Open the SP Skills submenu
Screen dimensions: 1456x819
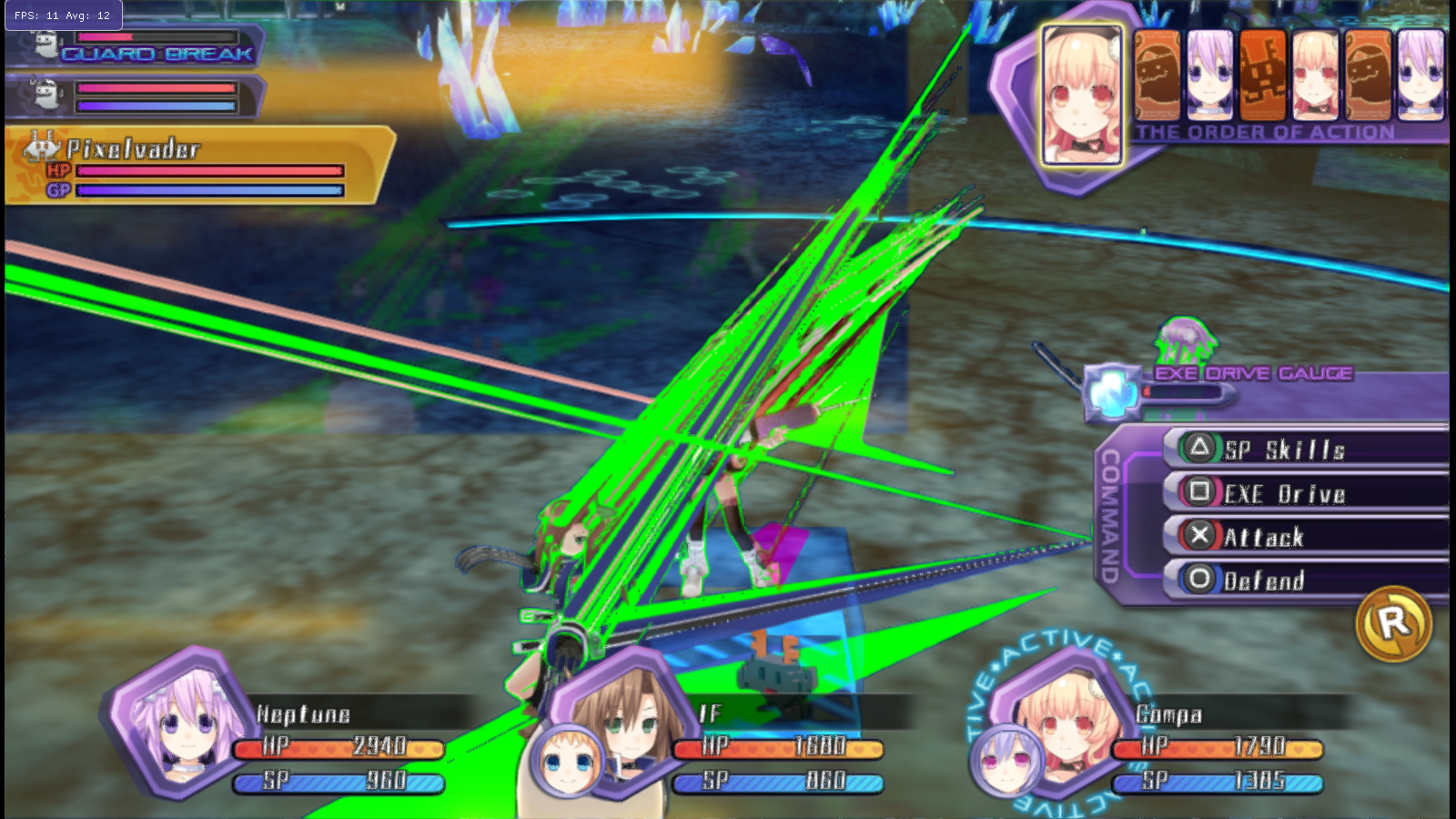tap(1284, 449)
